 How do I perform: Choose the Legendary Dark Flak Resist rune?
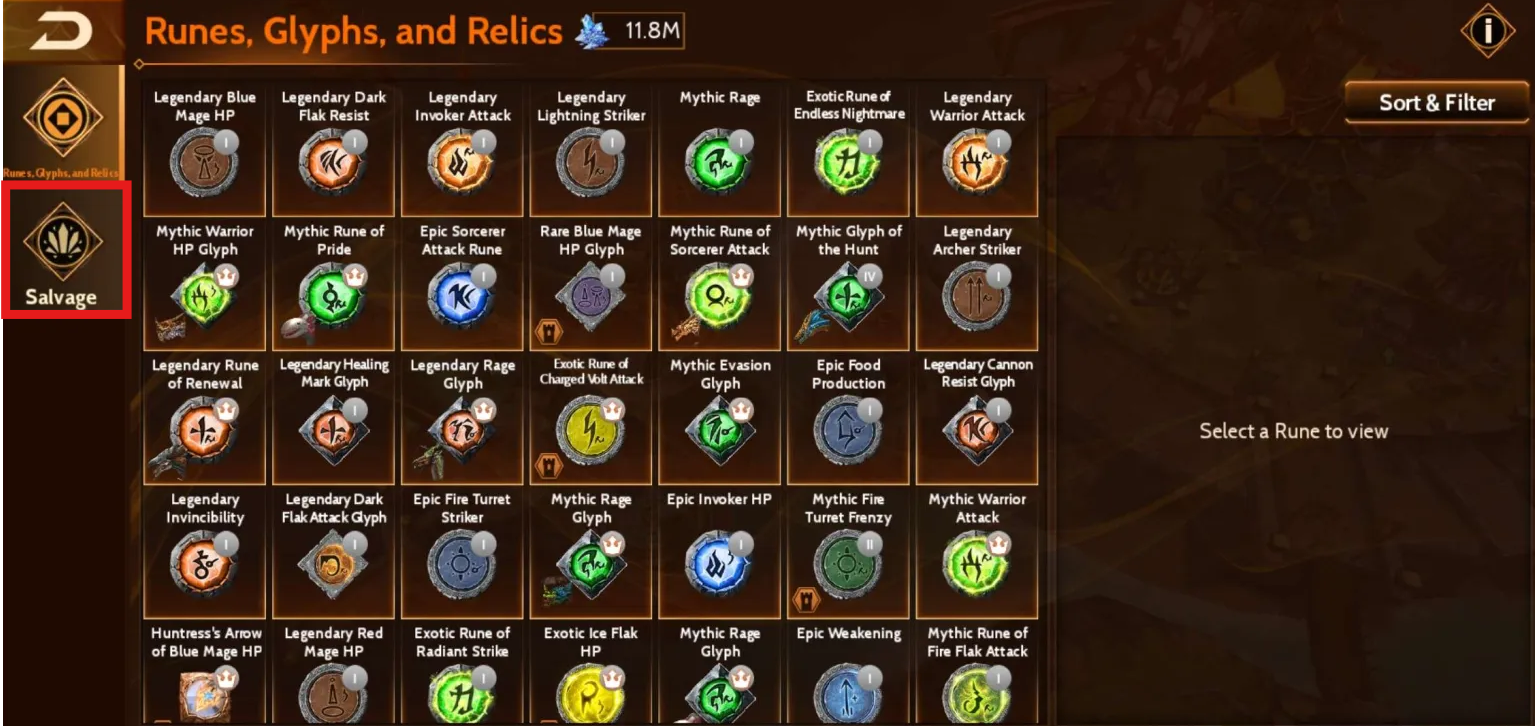[x=333, y=160]
